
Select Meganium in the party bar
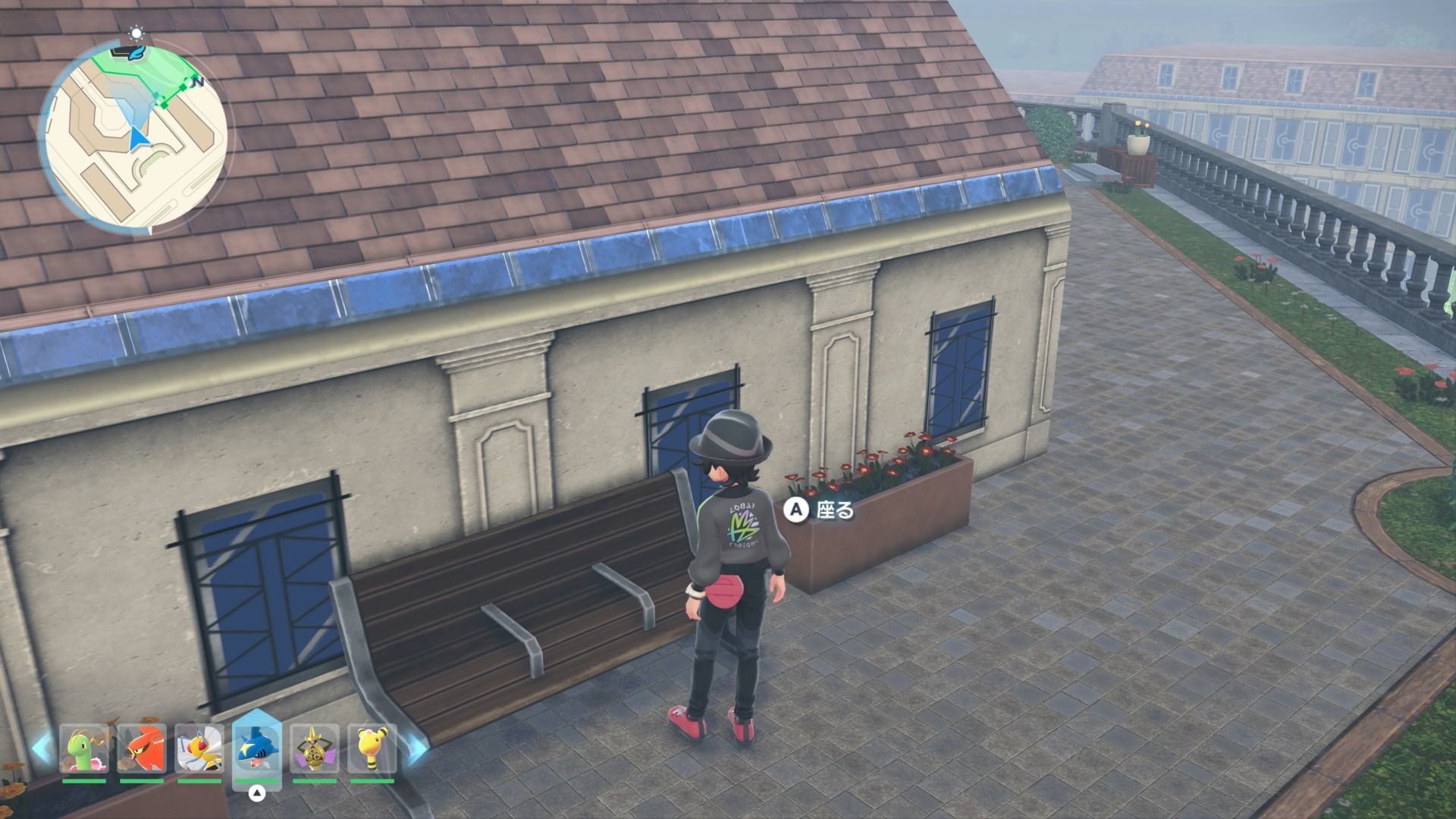(x=84, y=749)
